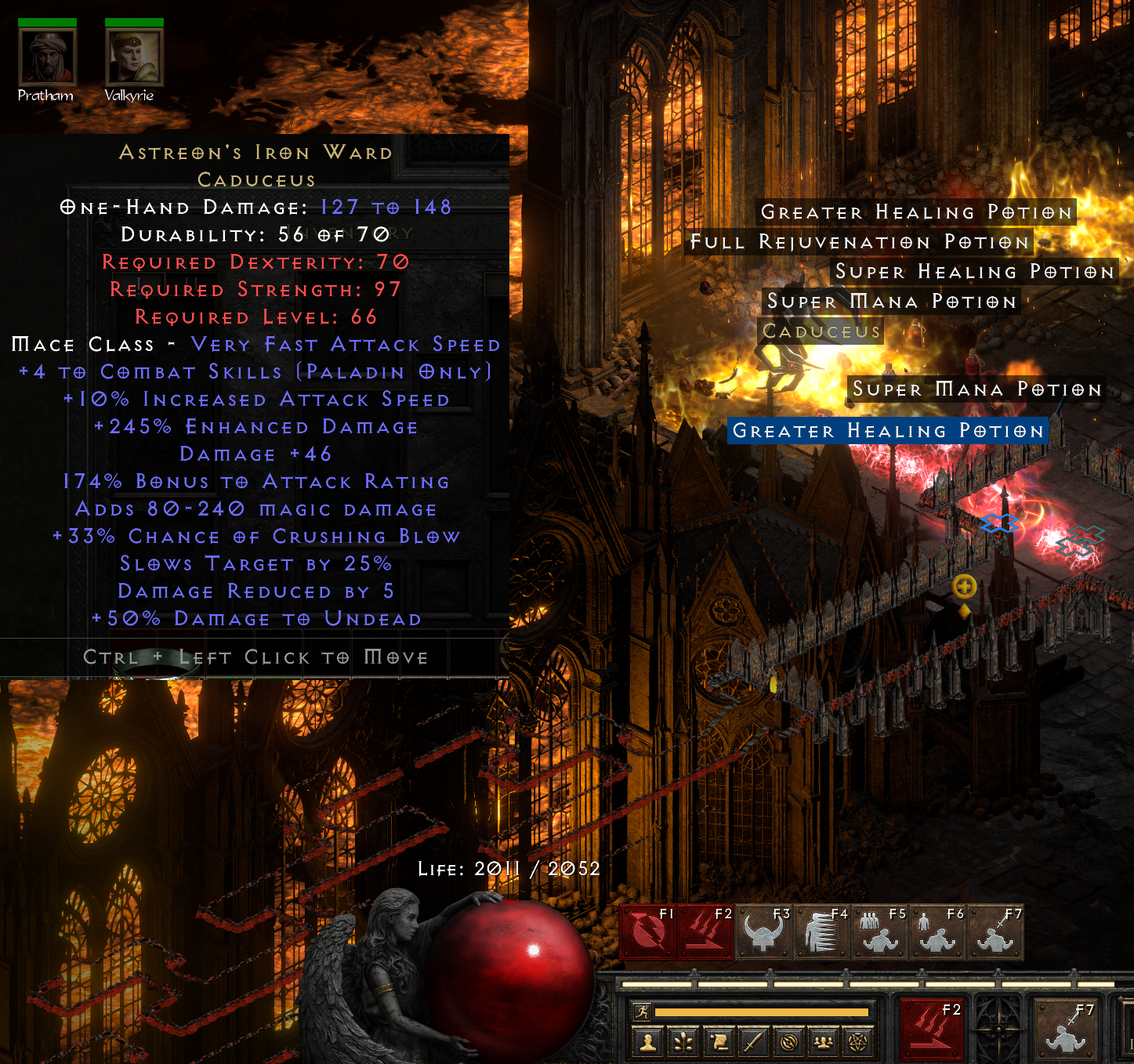
Task: Pick up the blue-highlighted Greater Healing Potion
Action: pos(887,431)
